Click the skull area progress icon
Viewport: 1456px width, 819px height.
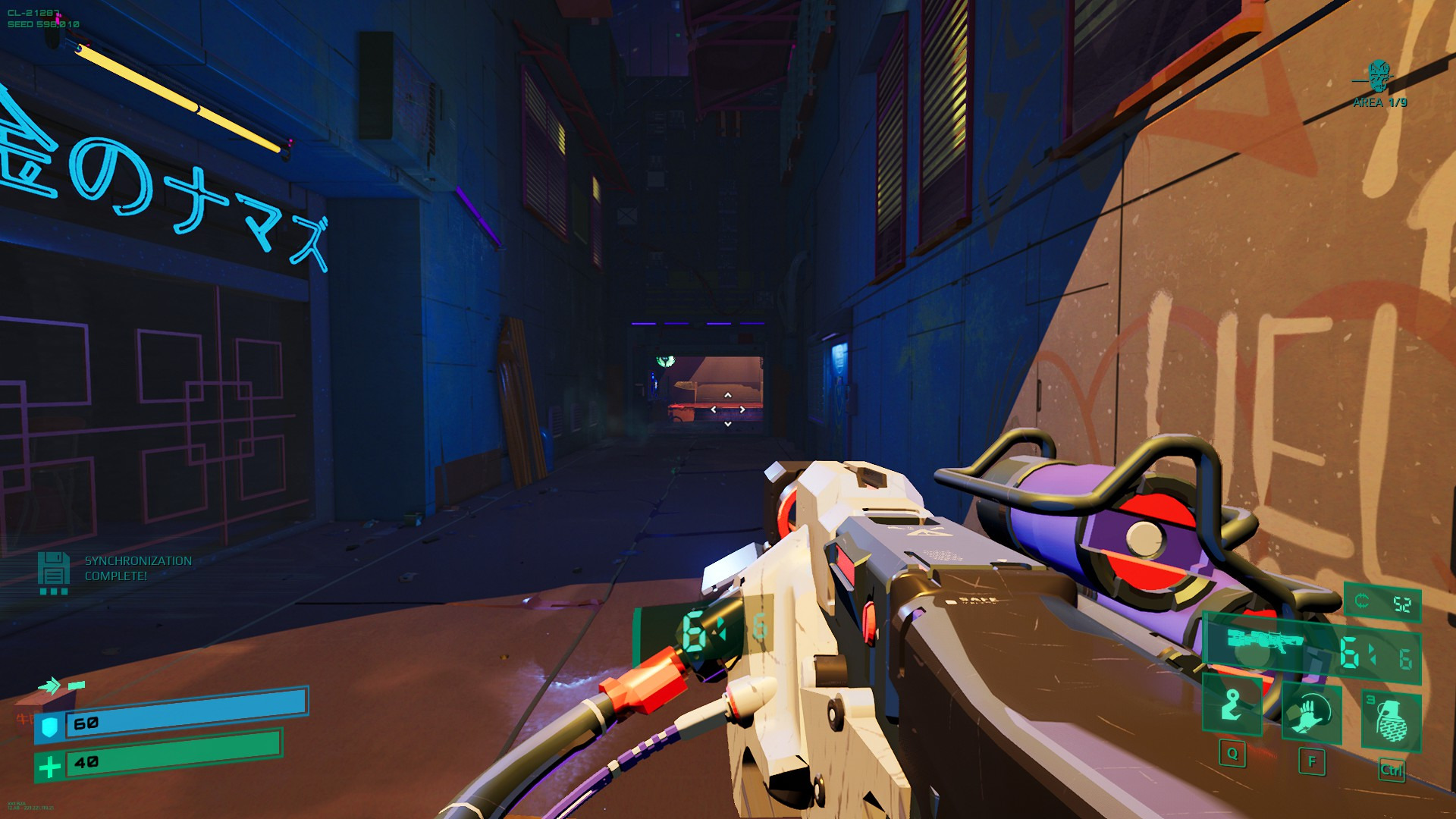click(x=1379, y=76)
